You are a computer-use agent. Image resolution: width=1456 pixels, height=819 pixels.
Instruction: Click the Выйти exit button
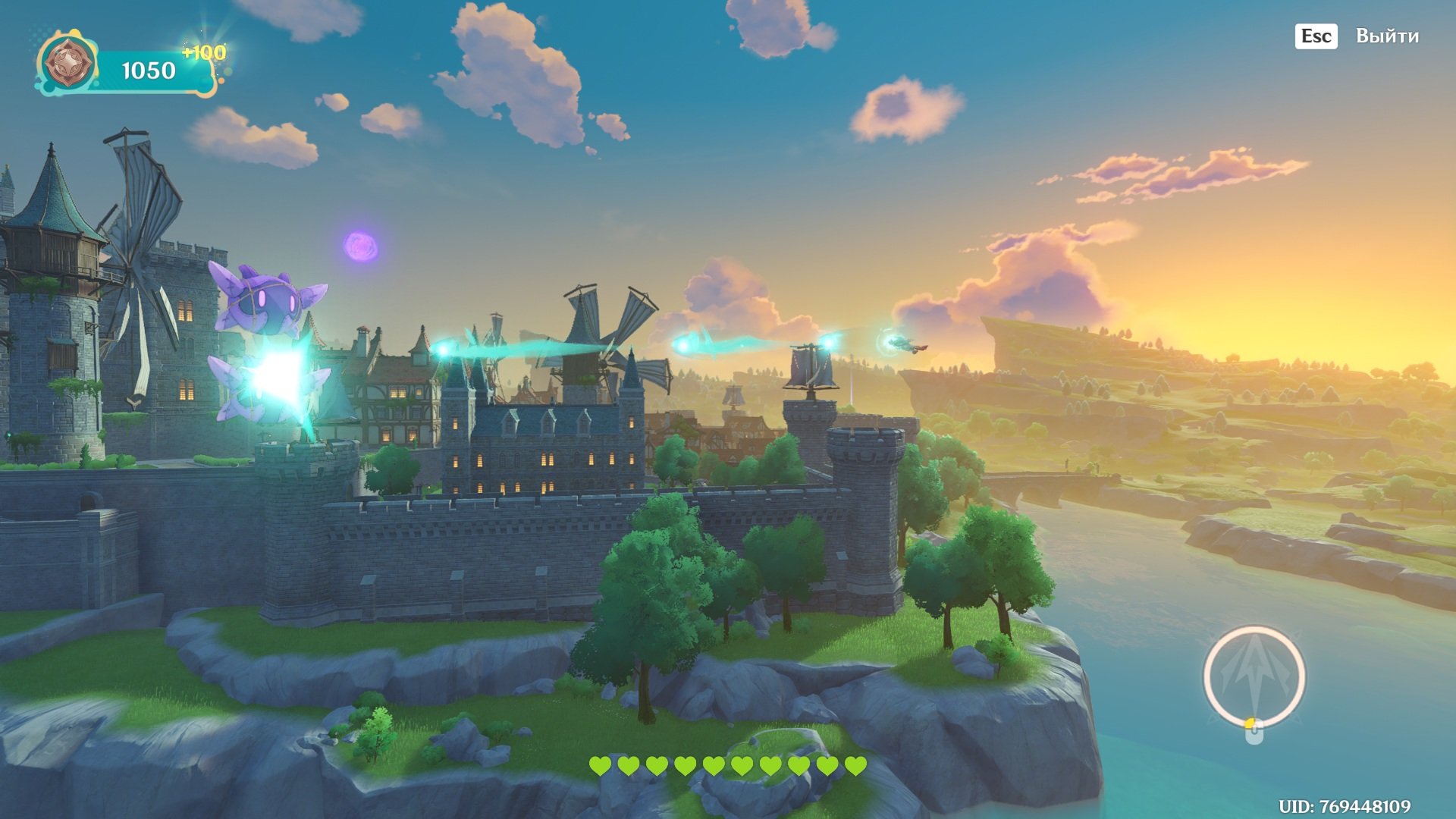(x=1386, y=36)
